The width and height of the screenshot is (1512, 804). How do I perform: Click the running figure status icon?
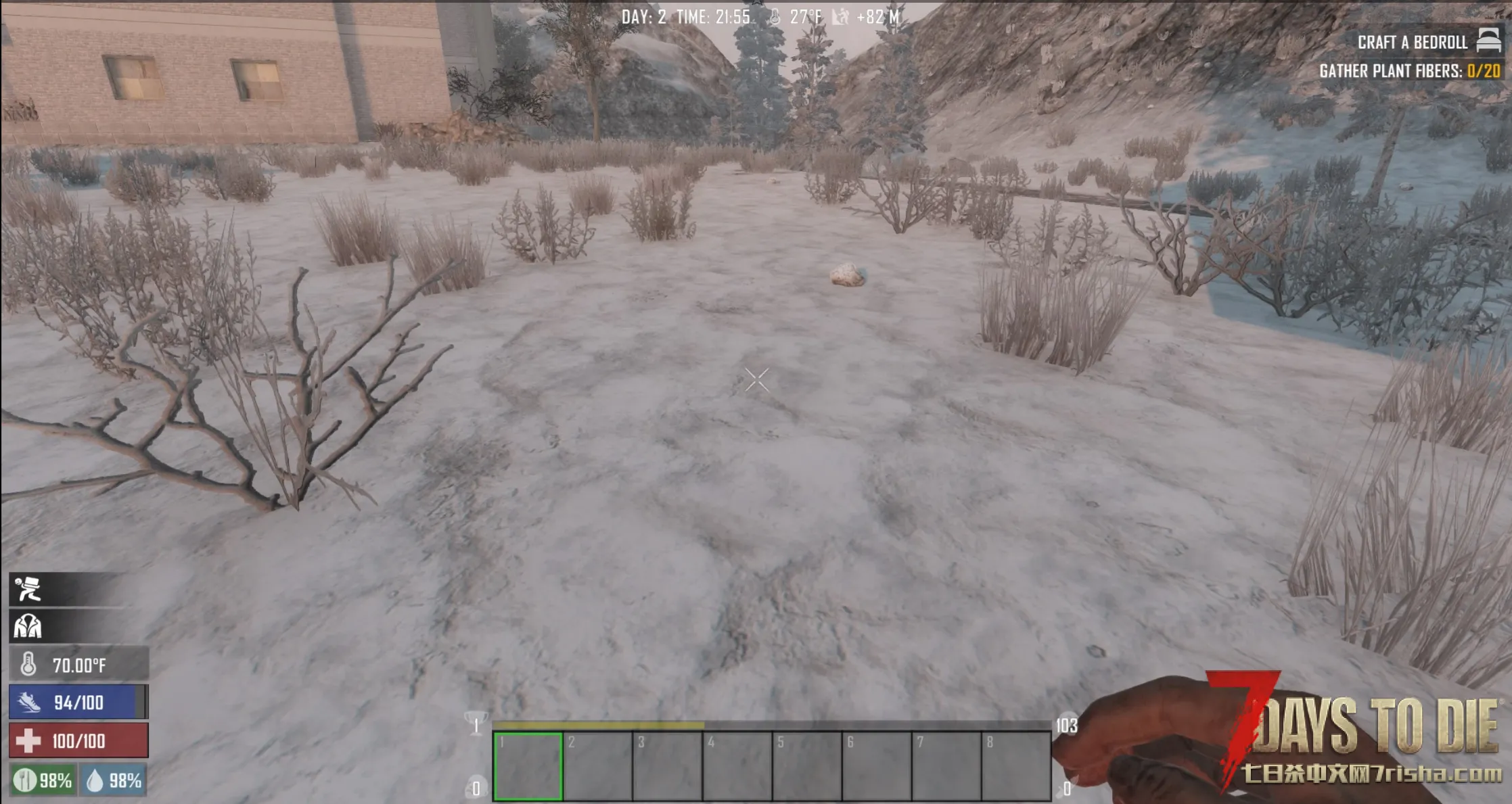(x=28, y=590)
